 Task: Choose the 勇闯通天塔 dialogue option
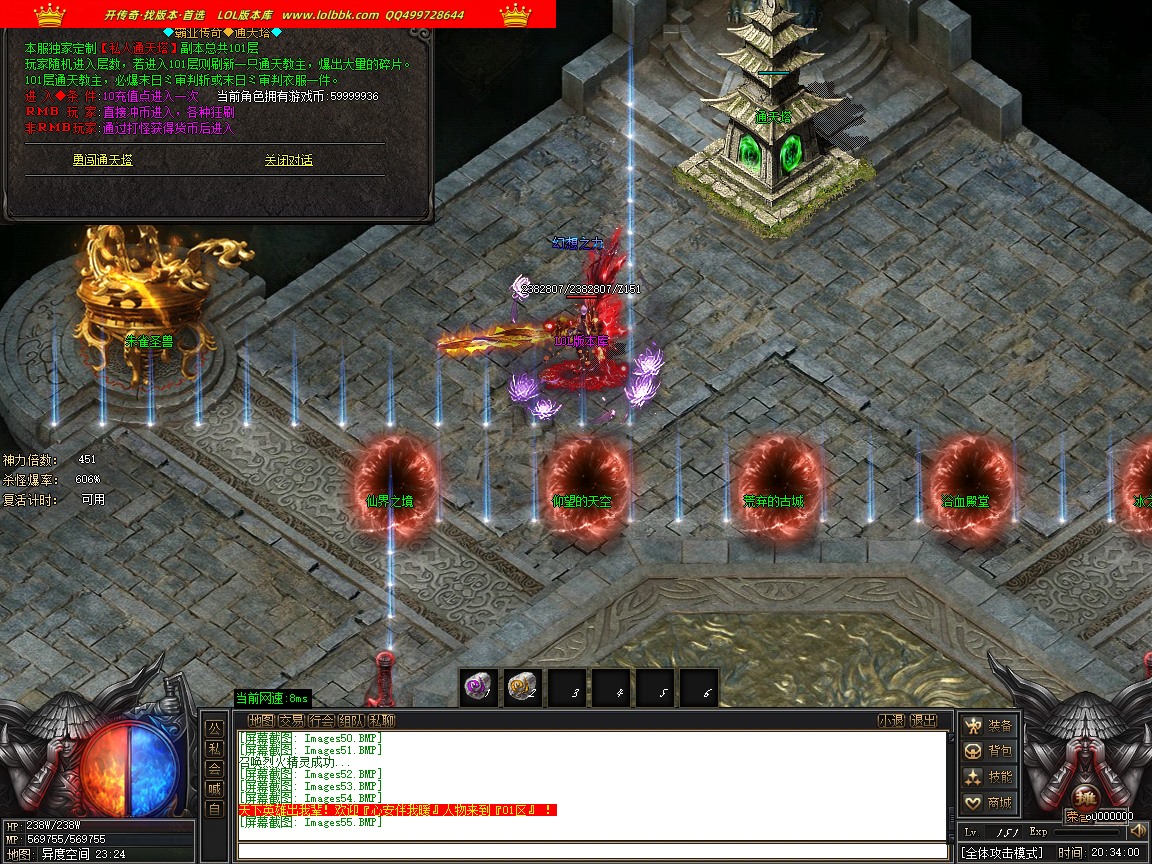[x=102, y=160]
